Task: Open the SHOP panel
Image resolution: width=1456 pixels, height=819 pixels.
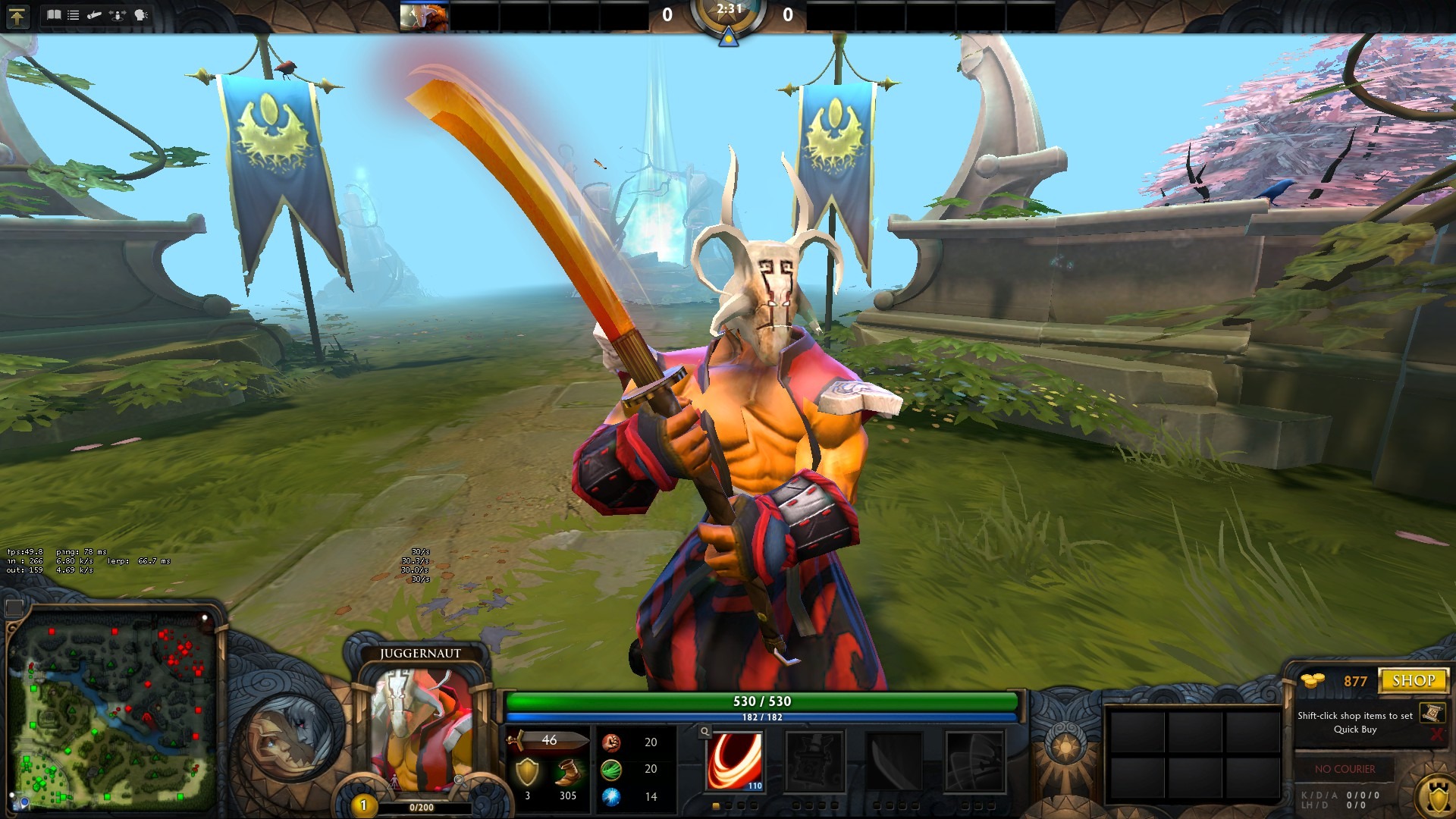Action: pos(1414,680)
